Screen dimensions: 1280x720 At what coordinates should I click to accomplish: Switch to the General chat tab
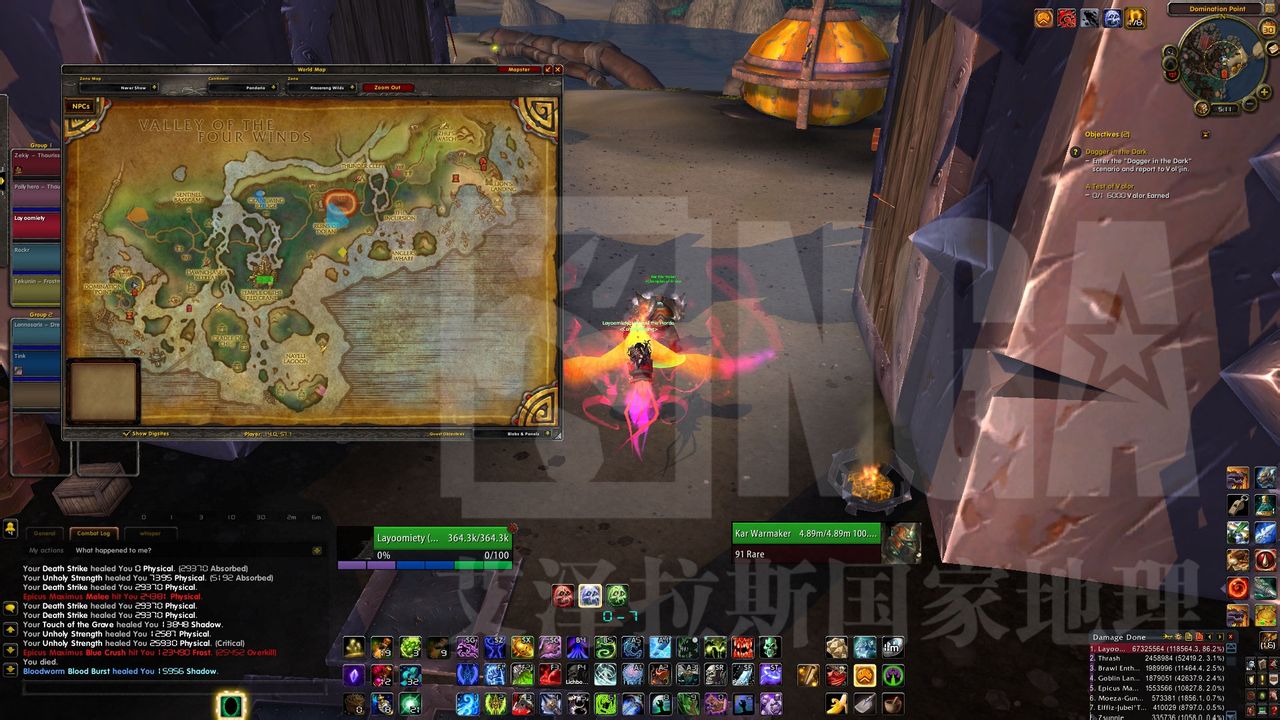pyautogui.click(x=45, y=533)
